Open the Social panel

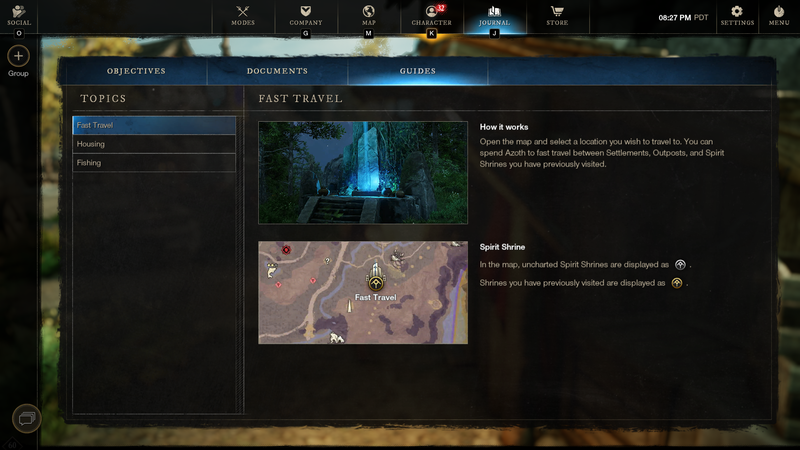[18, 15]
